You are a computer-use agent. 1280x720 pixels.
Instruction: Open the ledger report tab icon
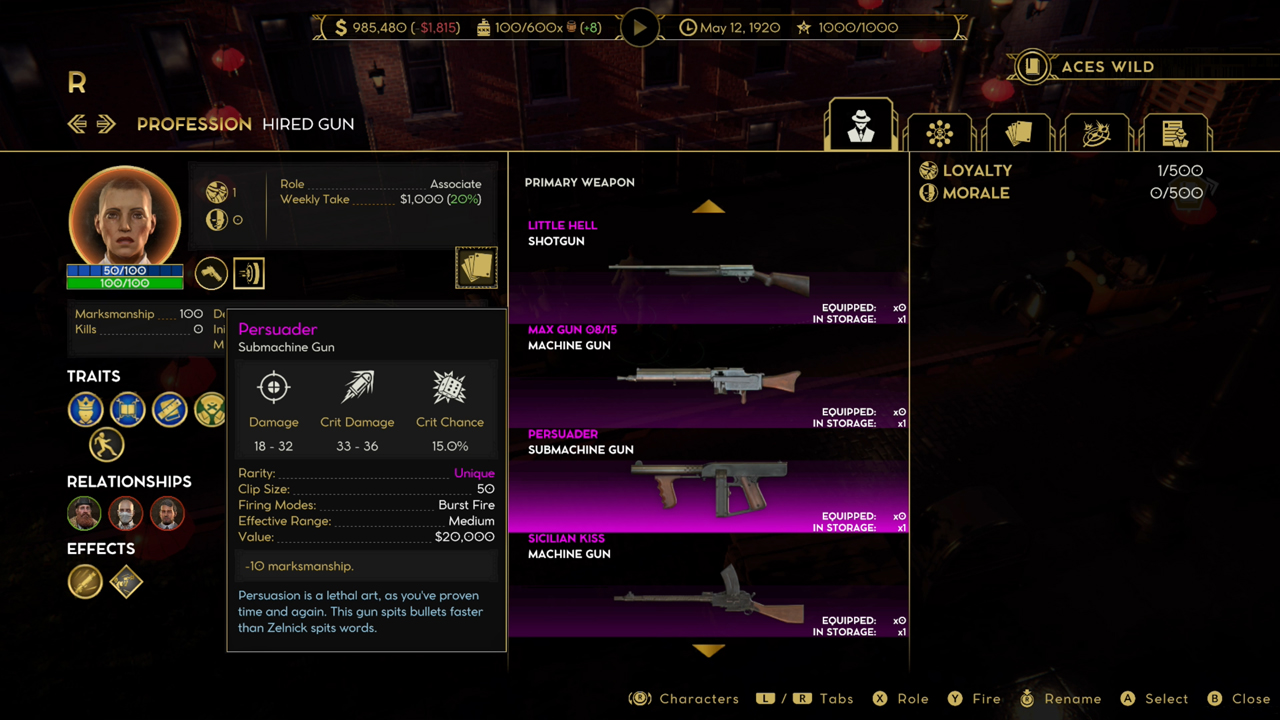coord(1175,131)
